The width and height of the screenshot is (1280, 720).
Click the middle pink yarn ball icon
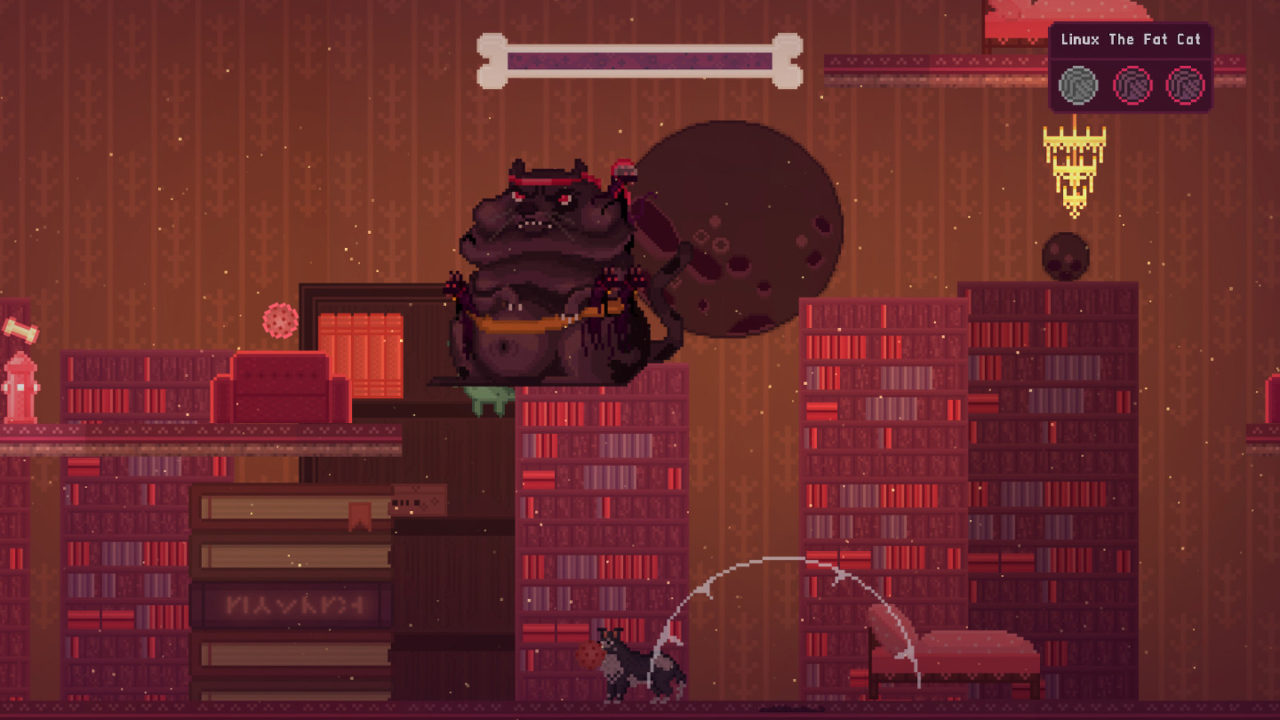tap(1131, 85)
